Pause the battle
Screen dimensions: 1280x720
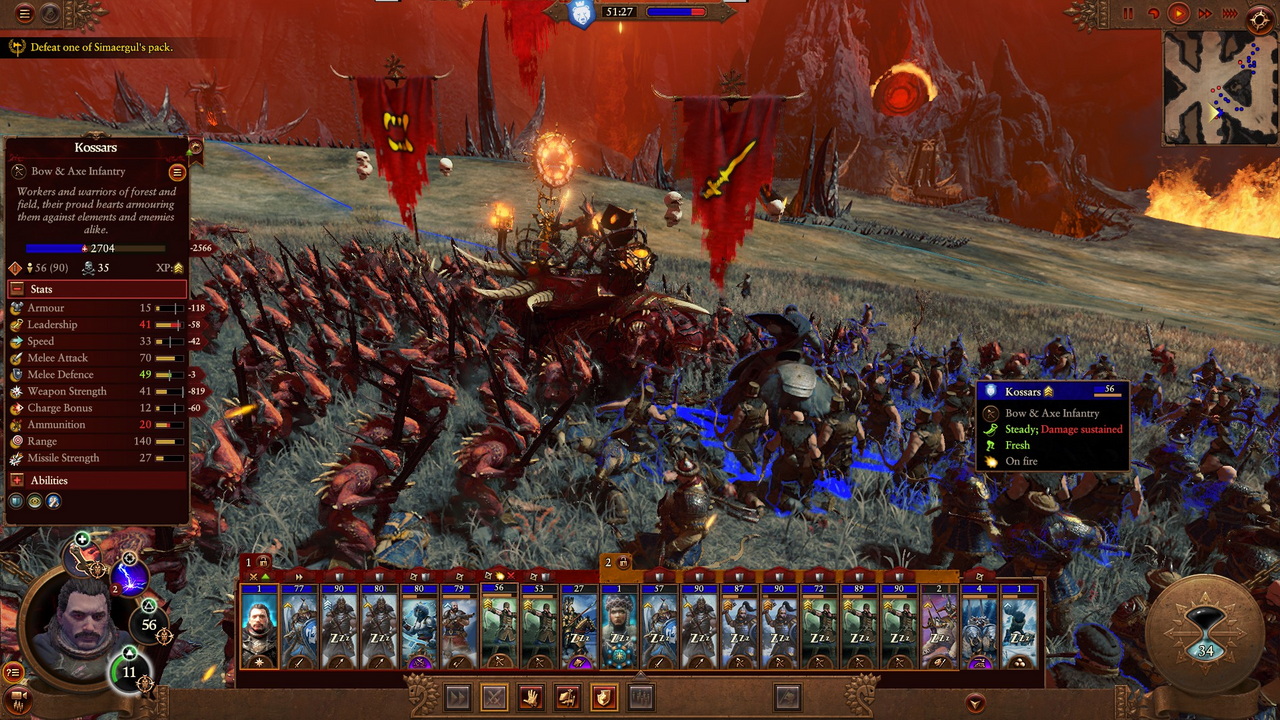point(1128,14)
